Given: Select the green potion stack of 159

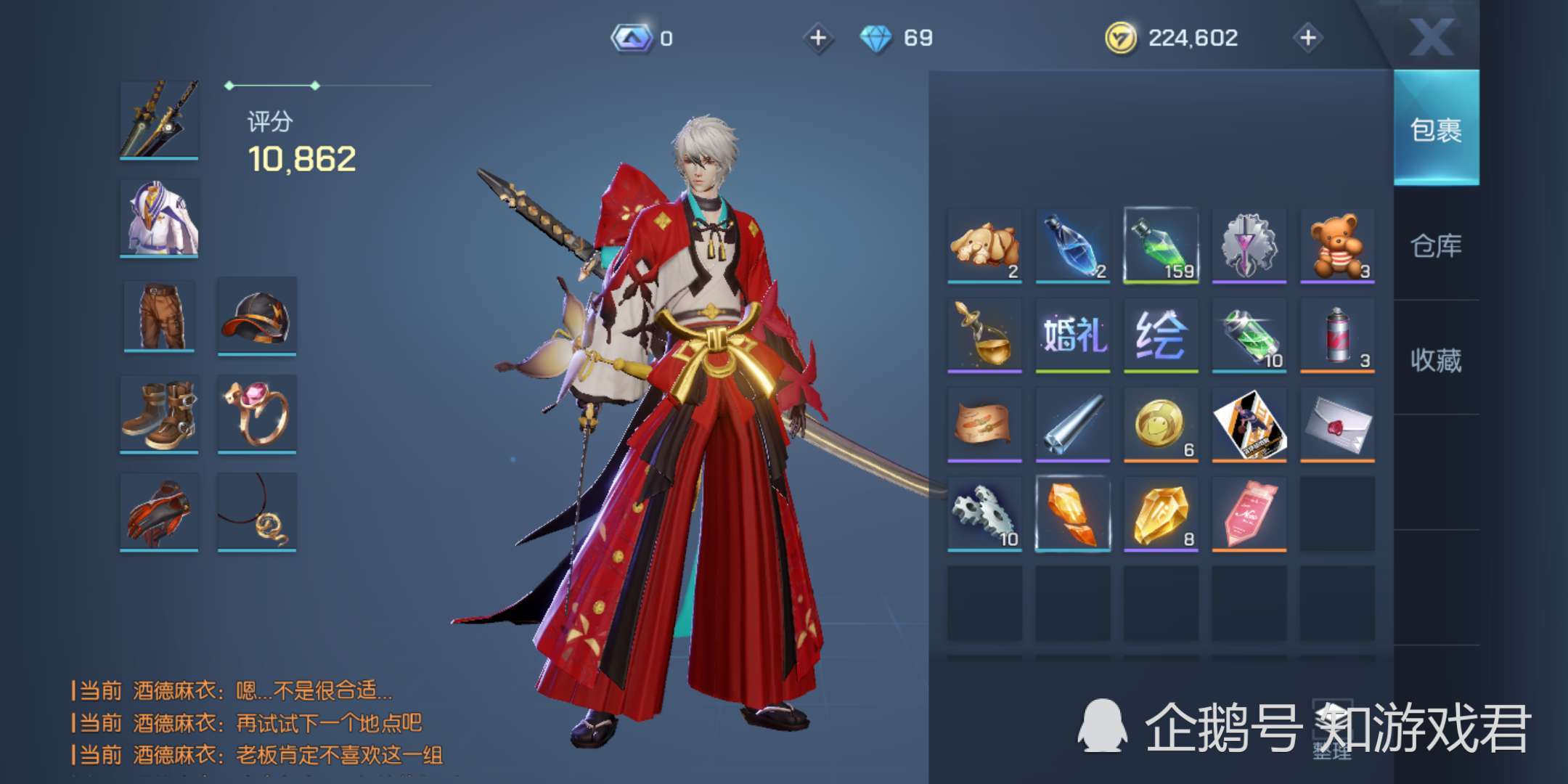Looking at the screenshot, I should pos(1161,245).
